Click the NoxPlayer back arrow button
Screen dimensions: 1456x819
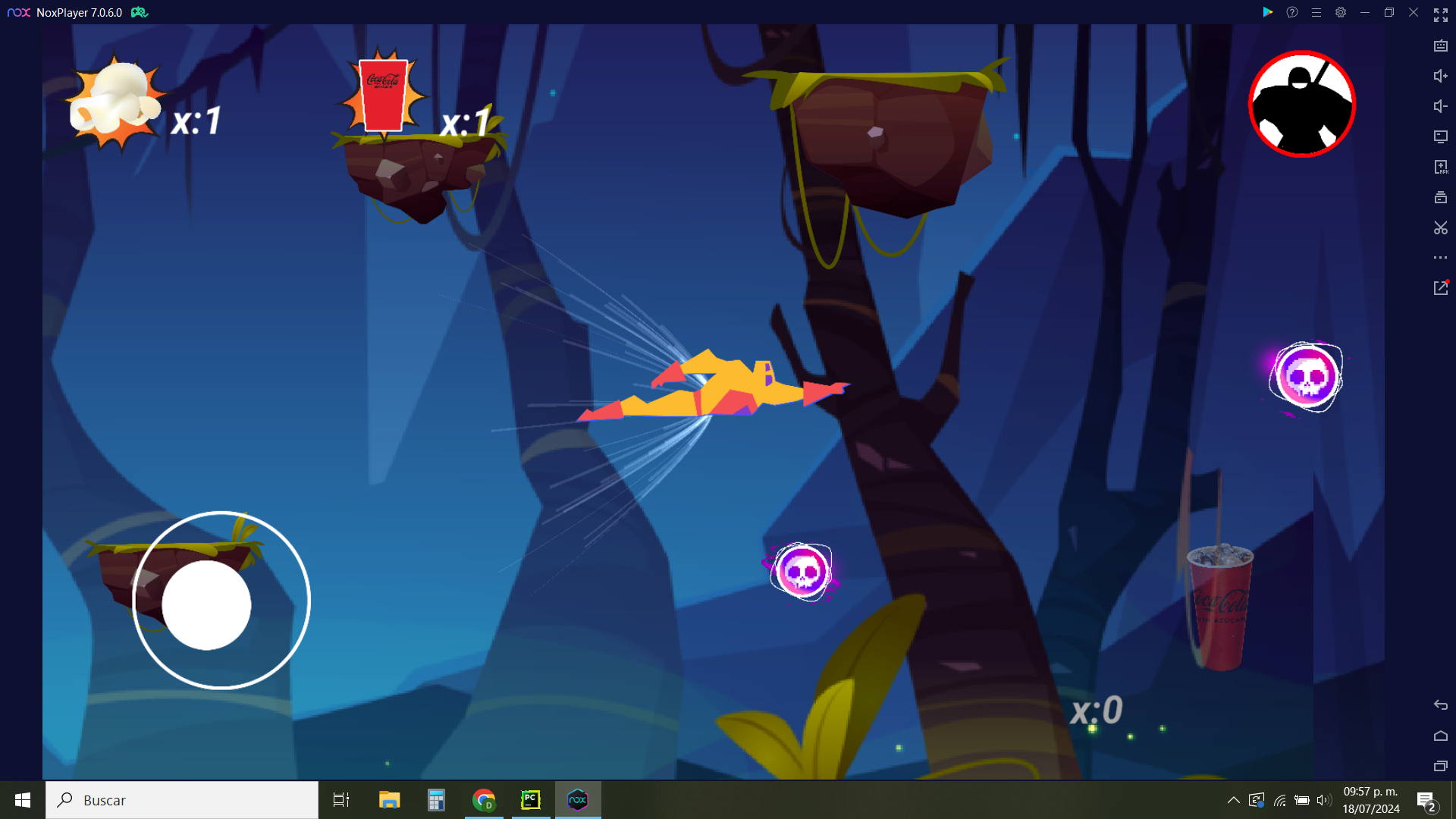point(1440,705)
